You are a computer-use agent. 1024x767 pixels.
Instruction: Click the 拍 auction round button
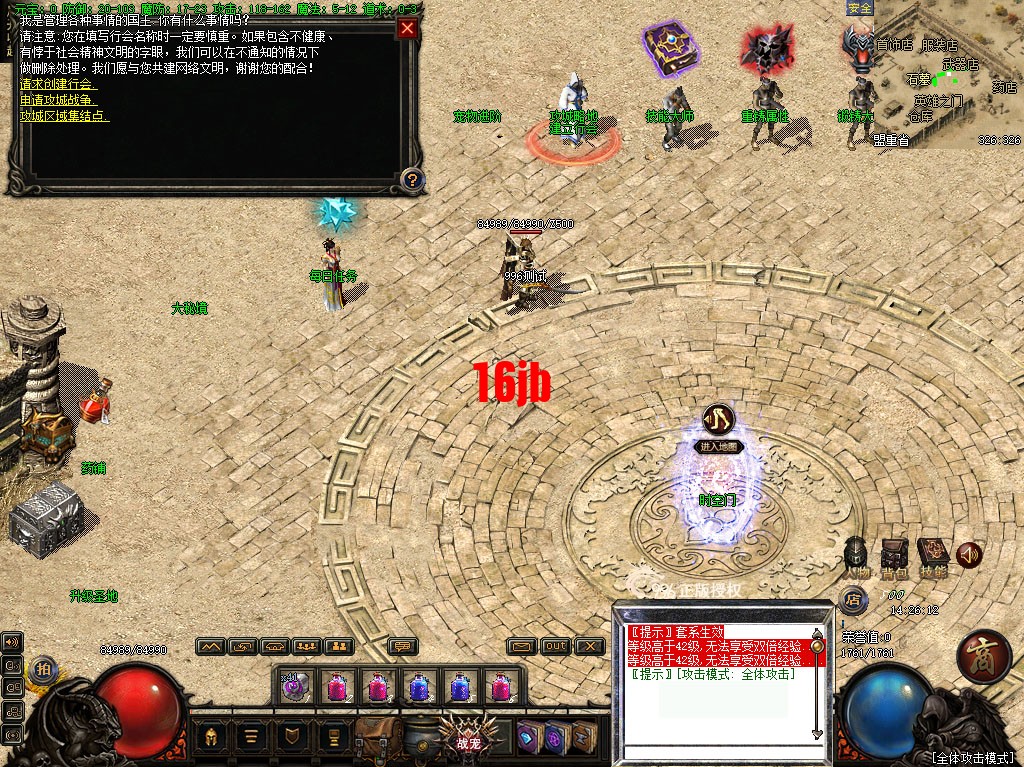point(42,669)
